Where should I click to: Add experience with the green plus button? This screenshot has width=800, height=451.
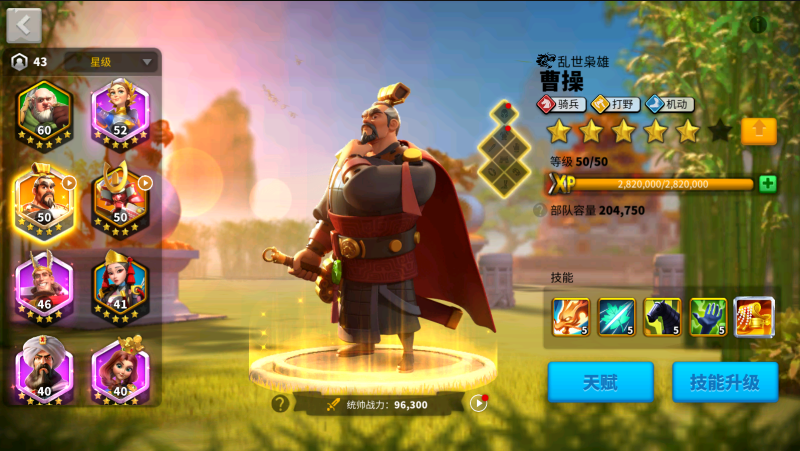(767, 184)
